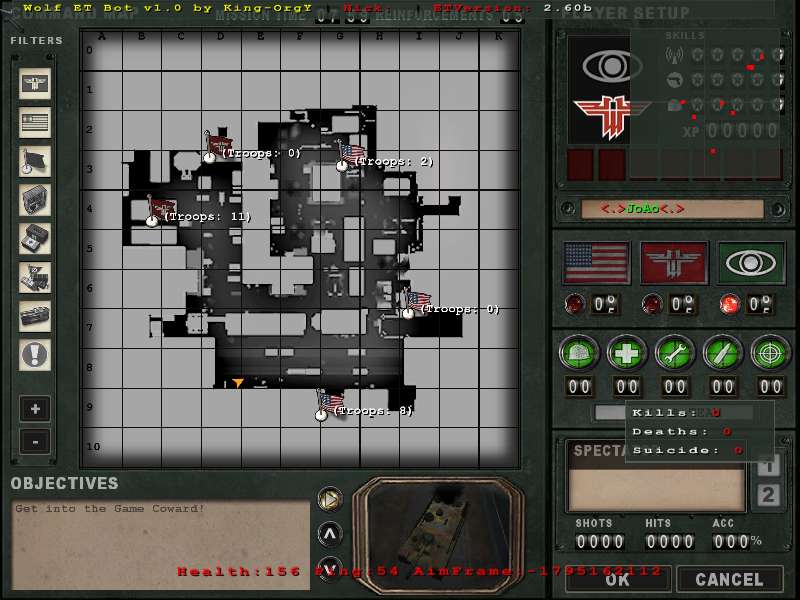Image resolution: width=800 pixels, height=600 pixels.
Task: Pick the Soldier helmet class
Action: tap(579, 352)
